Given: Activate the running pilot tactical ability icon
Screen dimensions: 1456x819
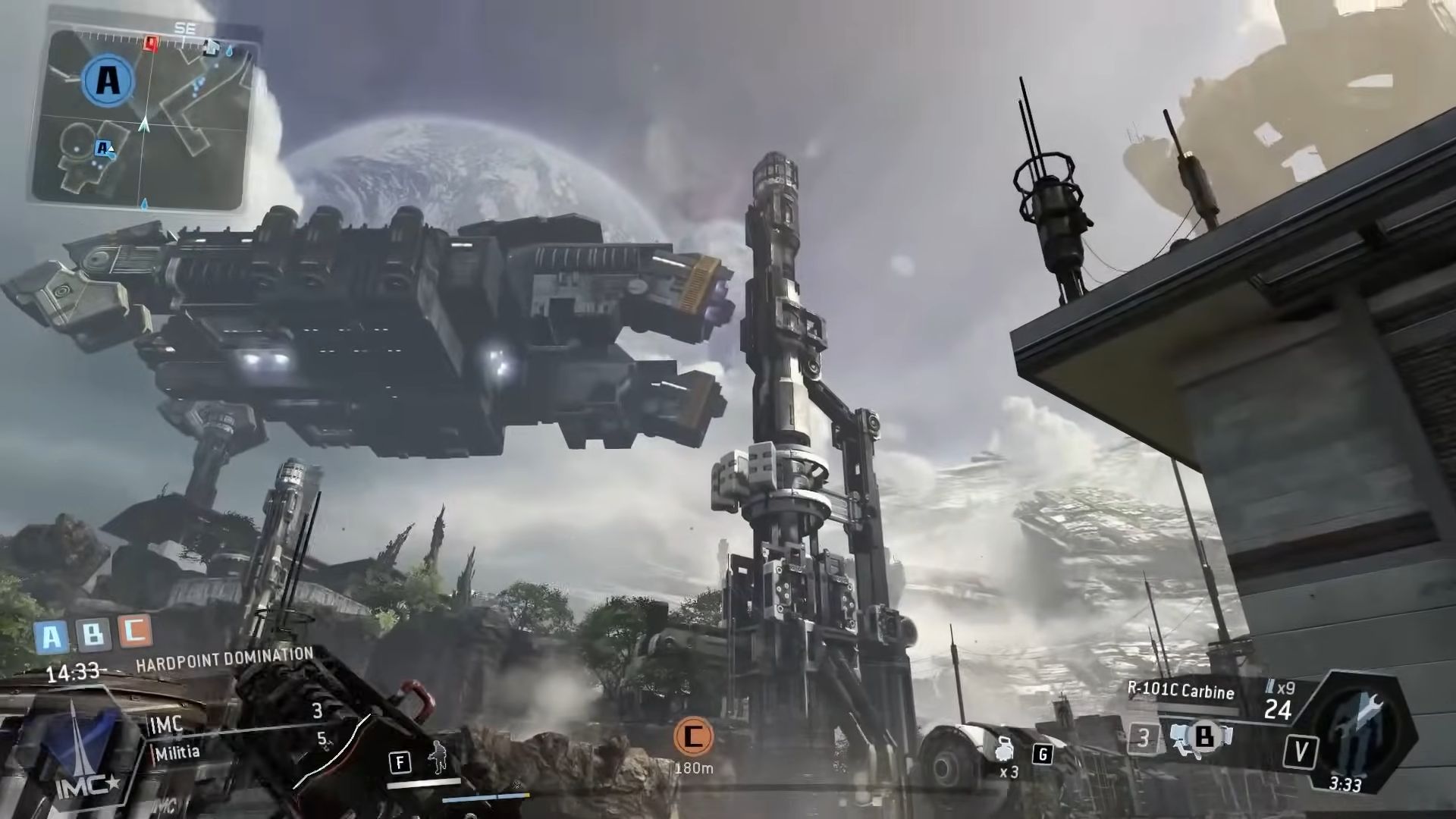Looking at the screenshot, I should (x=438, y=756).
